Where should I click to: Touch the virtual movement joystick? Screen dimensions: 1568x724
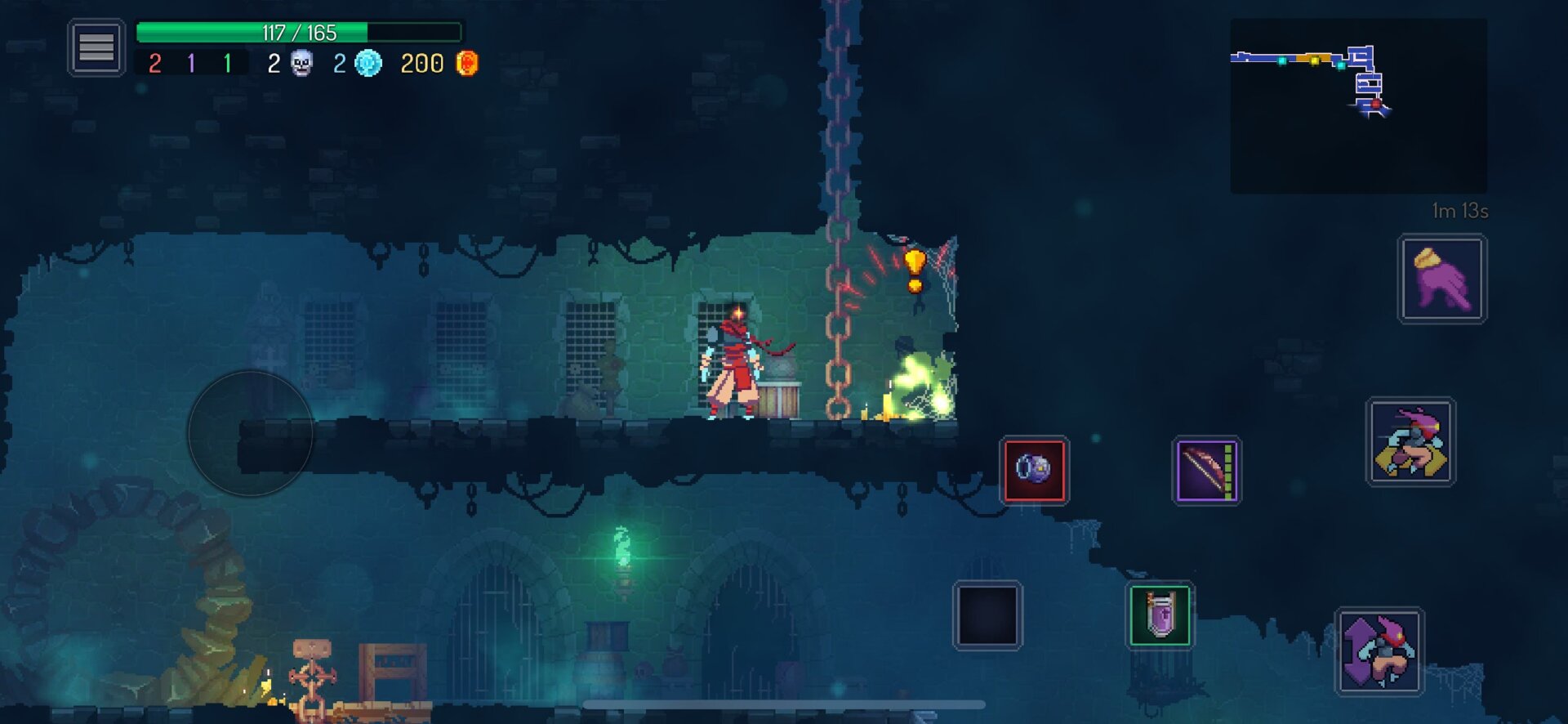pyautogui.click(x=251, y=433)
